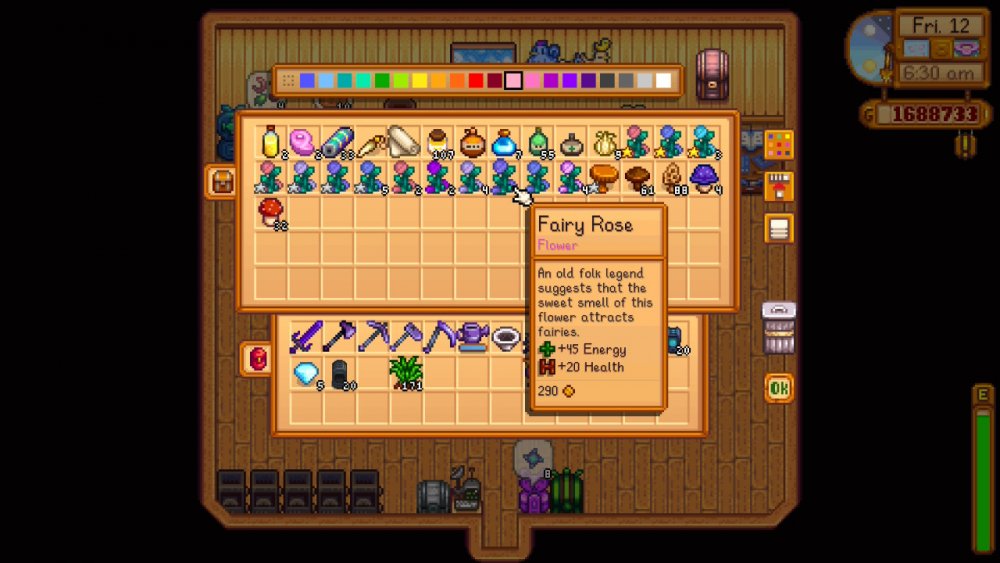This screenshot has height=563, width=1000.
Task: Confirm with the OK button
Action: (x=779, y=388)
